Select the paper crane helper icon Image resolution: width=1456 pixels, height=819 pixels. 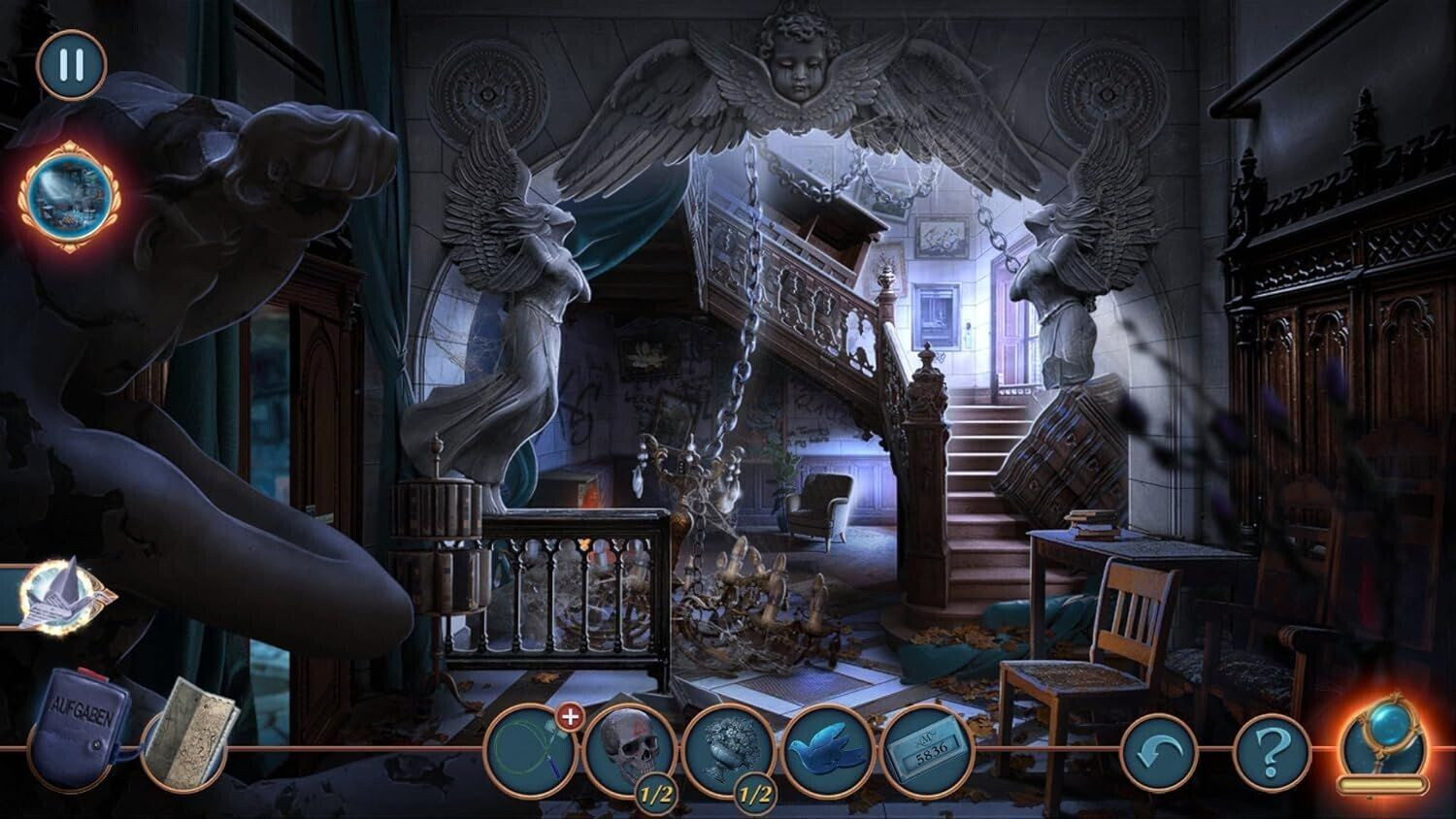point(60,594)
